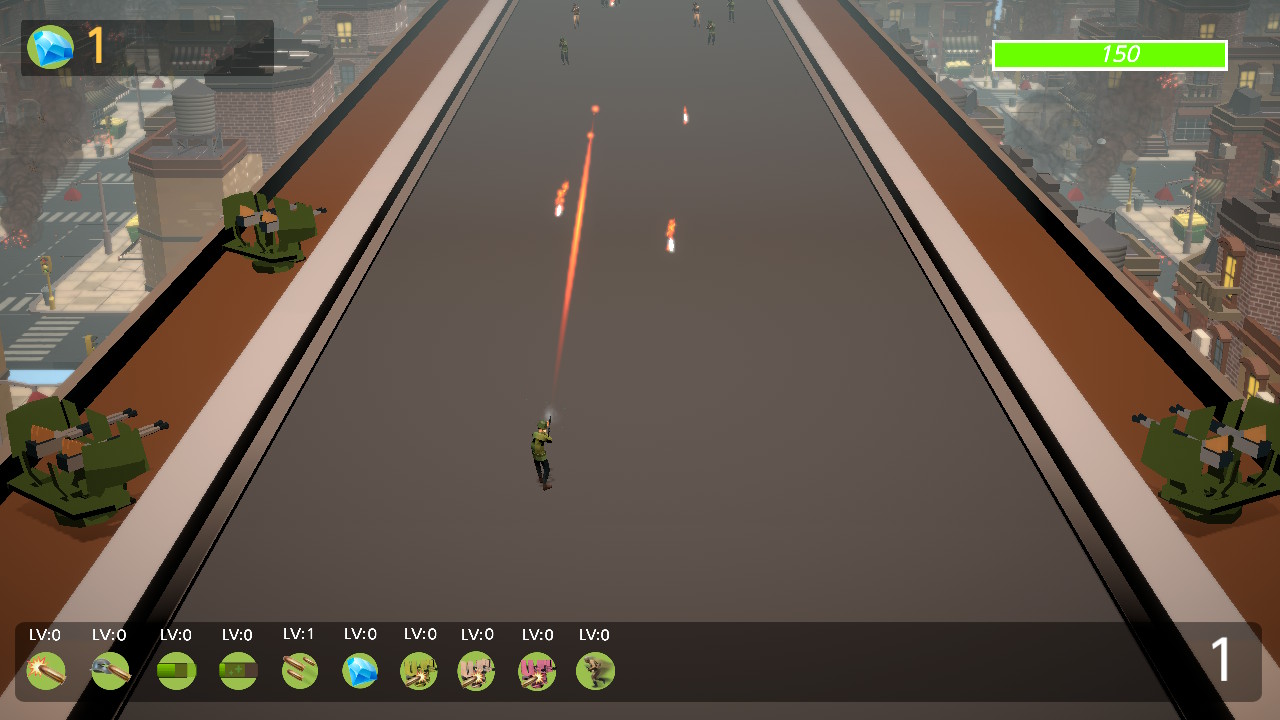Click the plain green health bar upgrade
The height and width of the screenshot is (720, 1280).
point(176,671)
